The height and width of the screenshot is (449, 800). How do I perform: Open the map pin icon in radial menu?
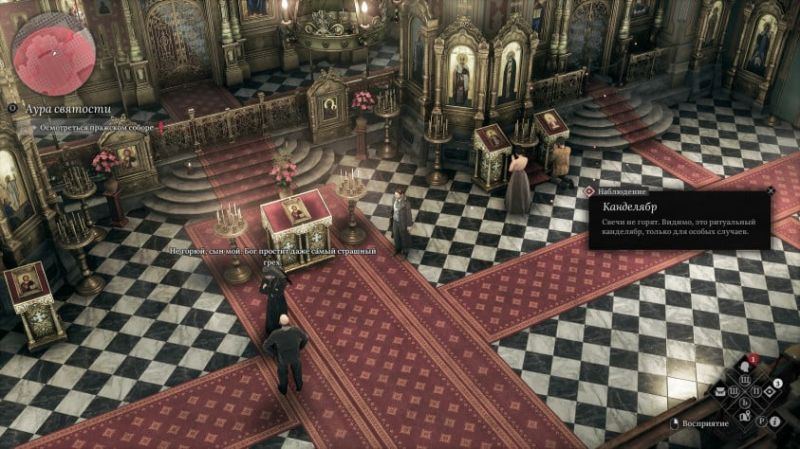click(x=745, y=416)
